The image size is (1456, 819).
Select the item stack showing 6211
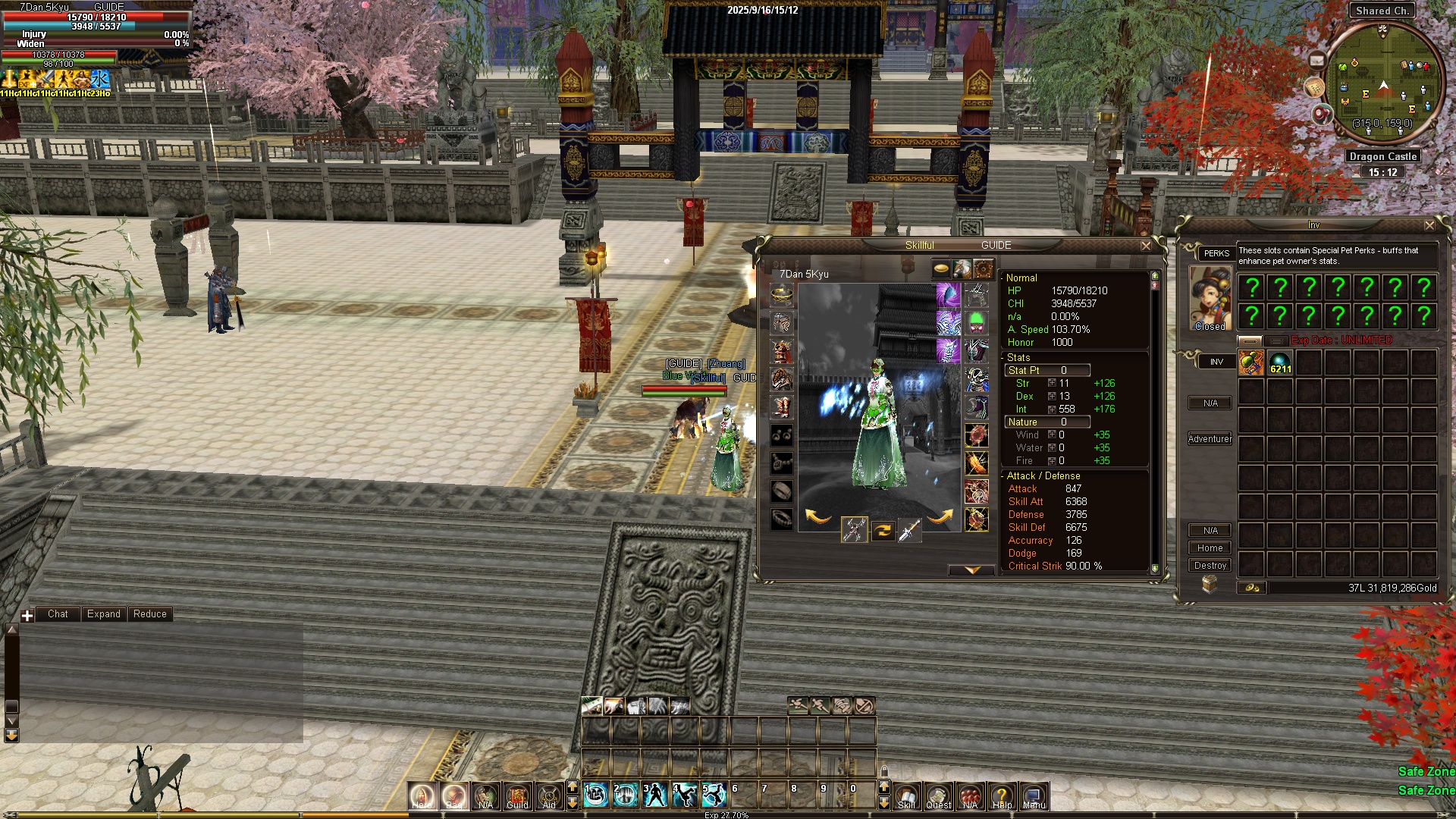(x=1280, y=362)
